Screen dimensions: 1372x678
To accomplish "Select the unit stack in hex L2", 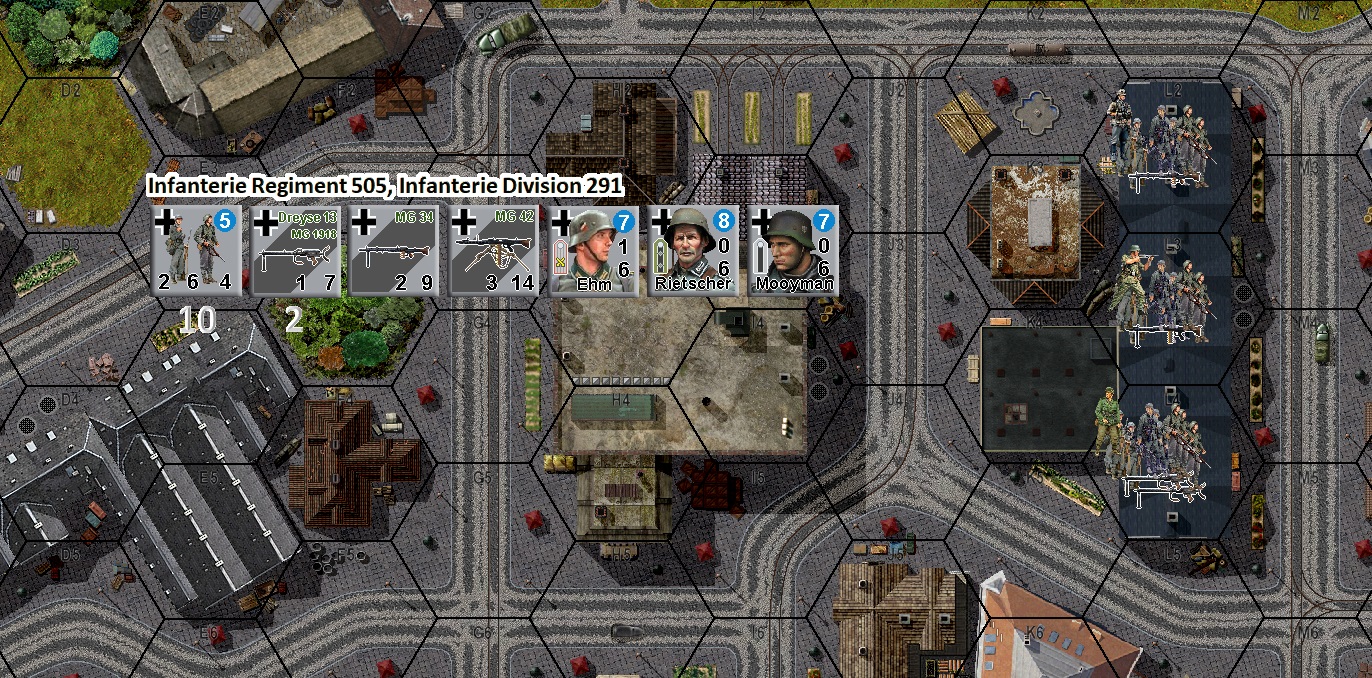I will coord(1160,138).
